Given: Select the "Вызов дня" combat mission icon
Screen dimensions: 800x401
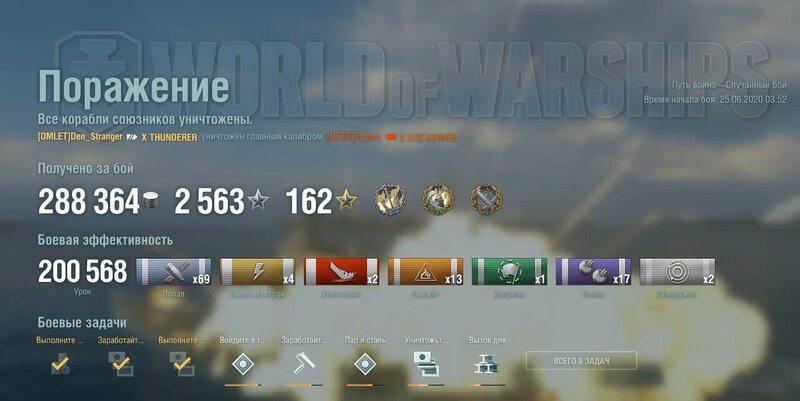Looking at the screenshot, I should pos(487,364).
